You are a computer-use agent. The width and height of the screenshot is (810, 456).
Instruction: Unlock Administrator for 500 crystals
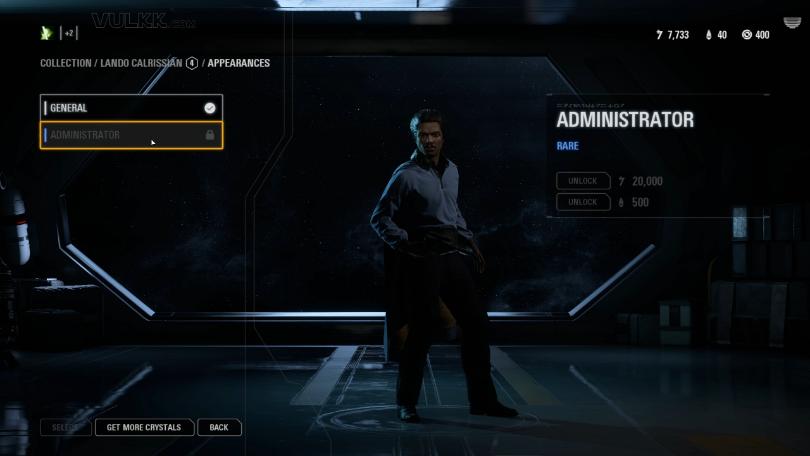click(x=583, y=202)
